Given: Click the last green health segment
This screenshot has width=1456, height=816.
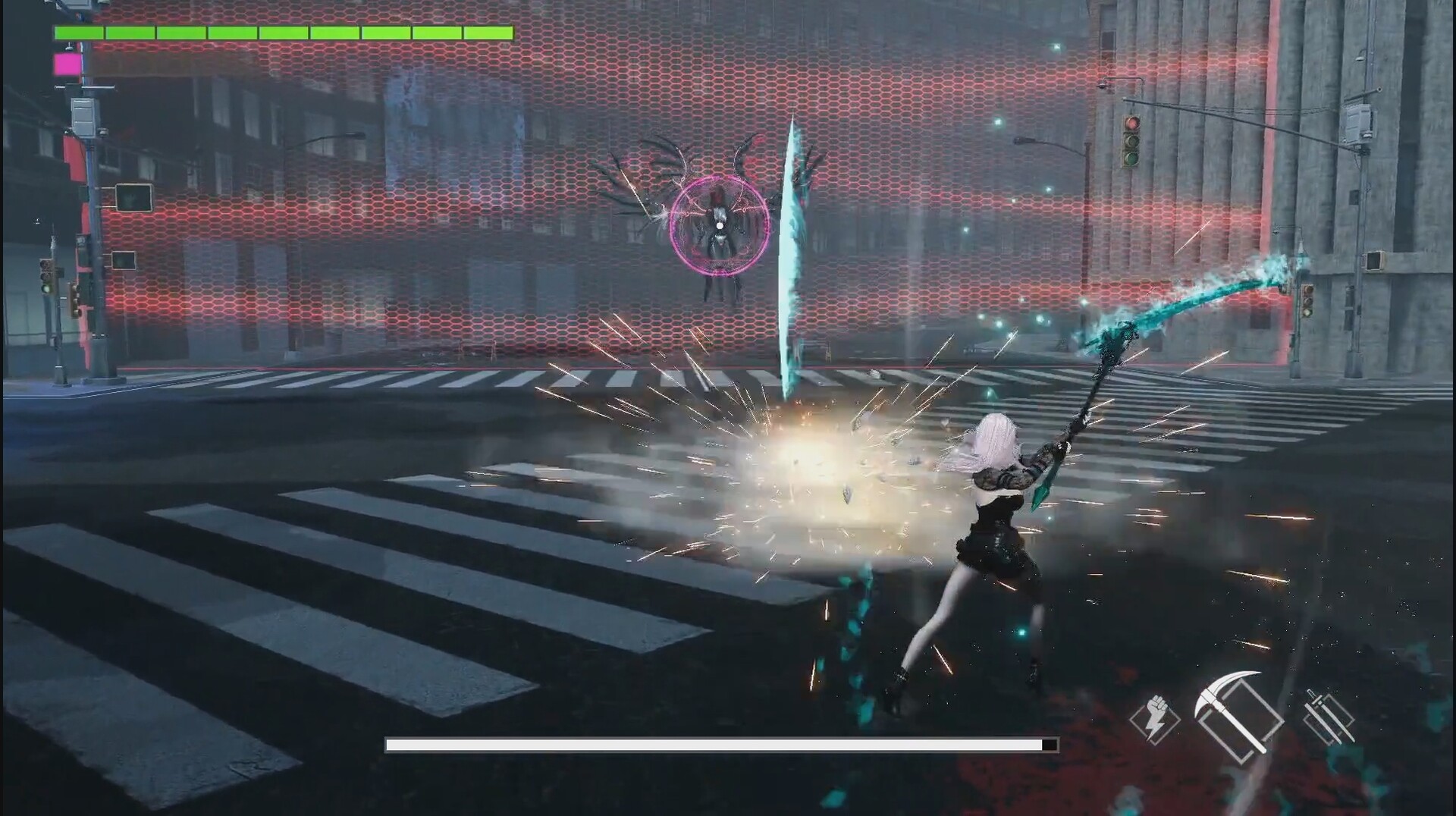Looking at the screenshot, I should (x=489, y=33).
